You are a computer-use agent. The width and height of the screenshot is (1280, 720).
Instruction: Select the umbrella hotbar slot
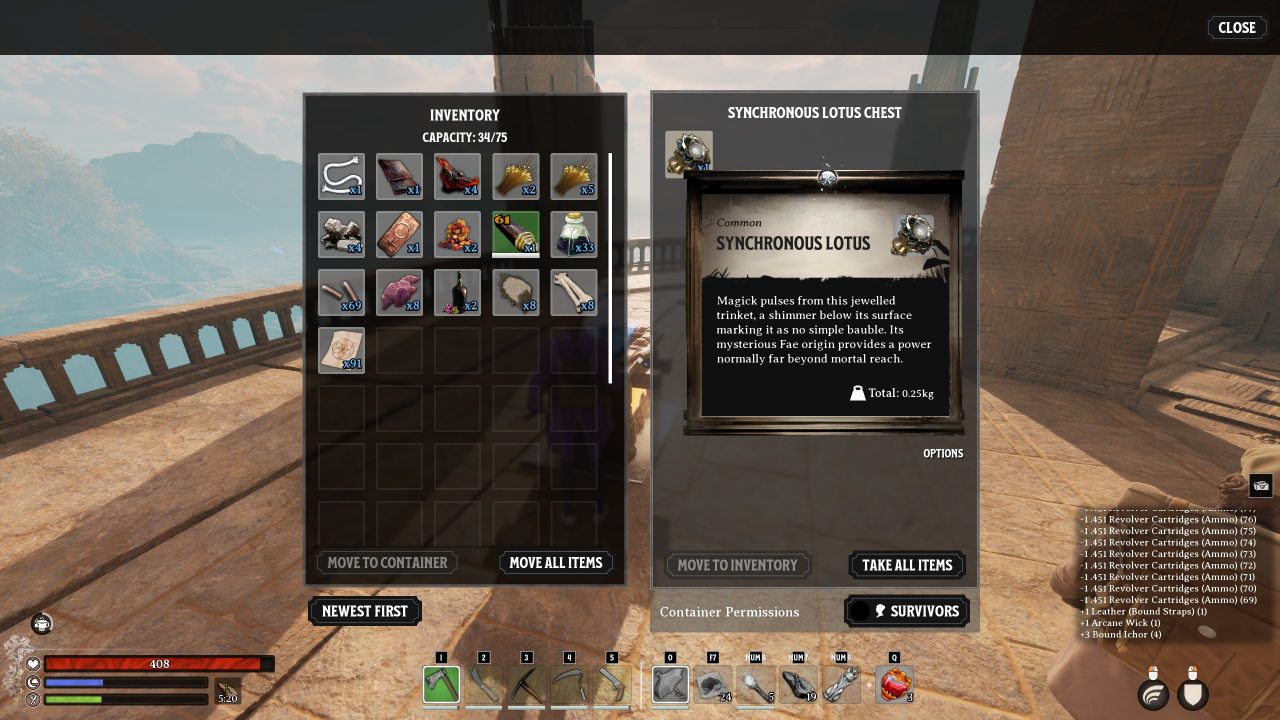click(x=671, y=685)
